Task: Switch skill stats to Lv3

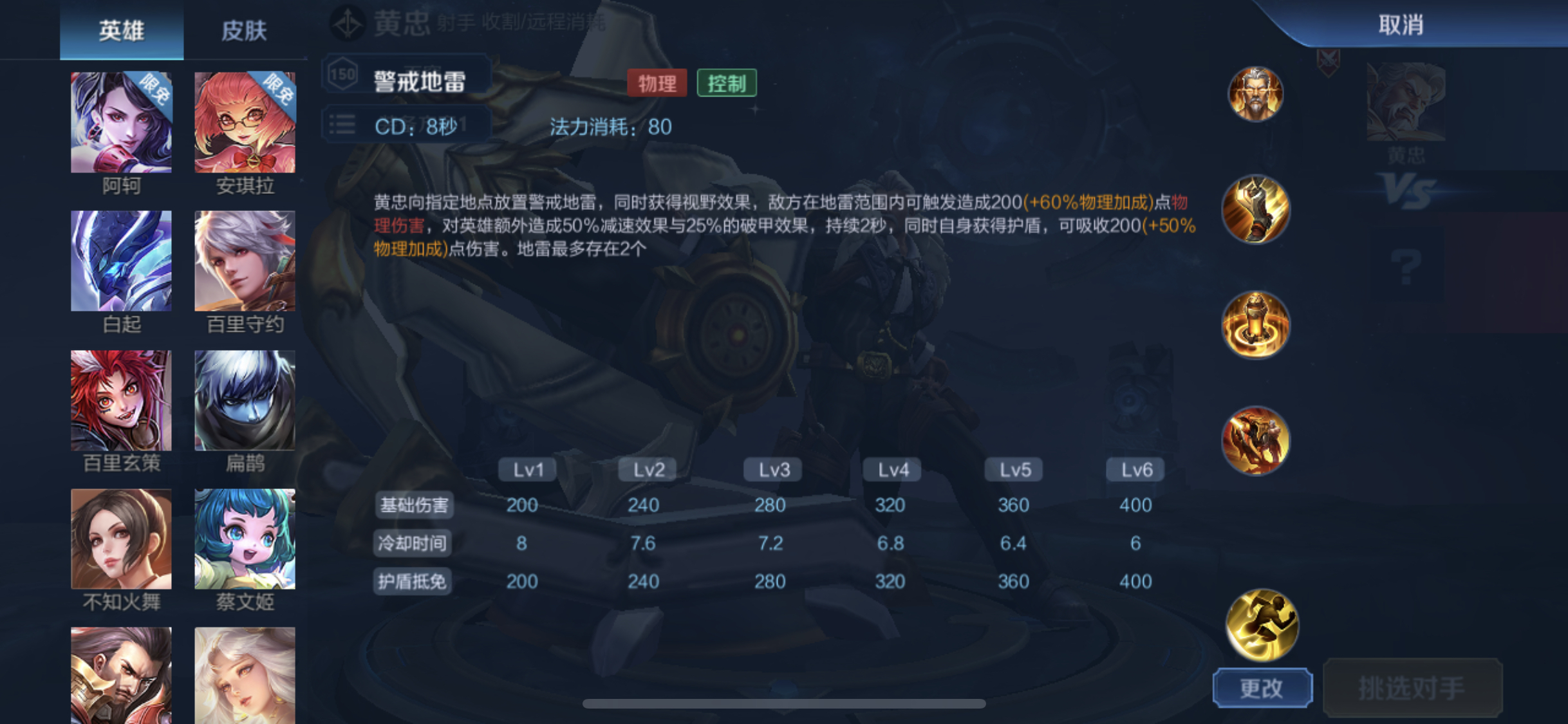Action: click(771, 469)
